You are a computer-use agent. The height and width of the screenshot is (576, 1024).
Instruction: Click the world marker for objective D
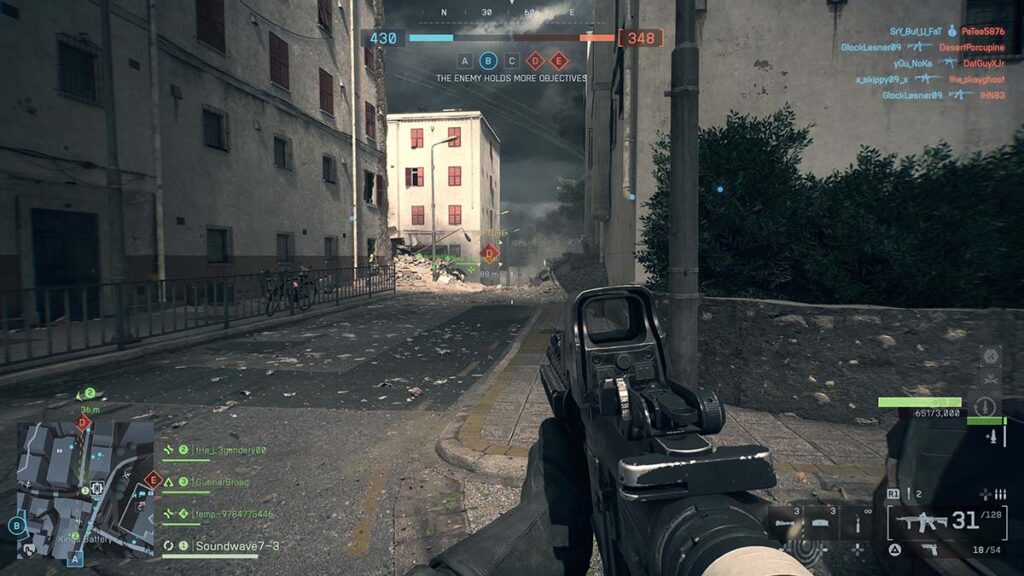(x=490, y=254)
